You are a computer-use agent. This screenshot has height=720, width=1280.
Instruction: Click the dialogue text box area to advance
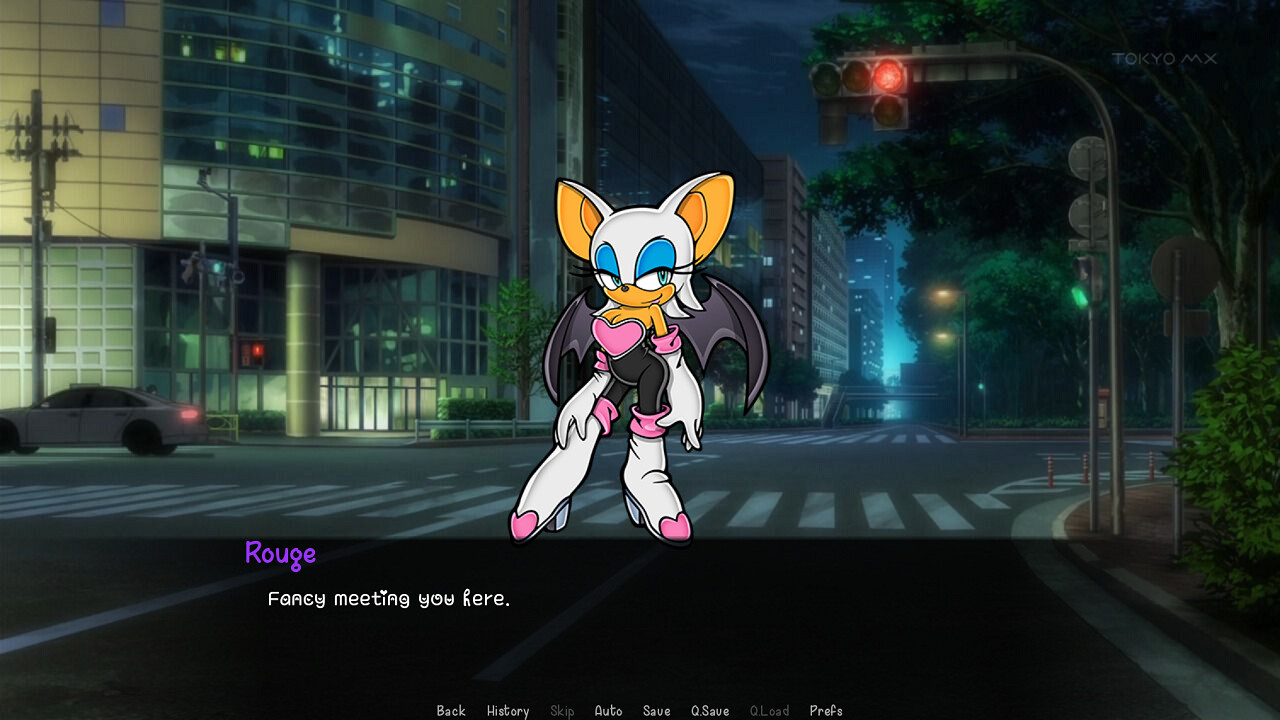pyautogui.click(x=640, y=620)
